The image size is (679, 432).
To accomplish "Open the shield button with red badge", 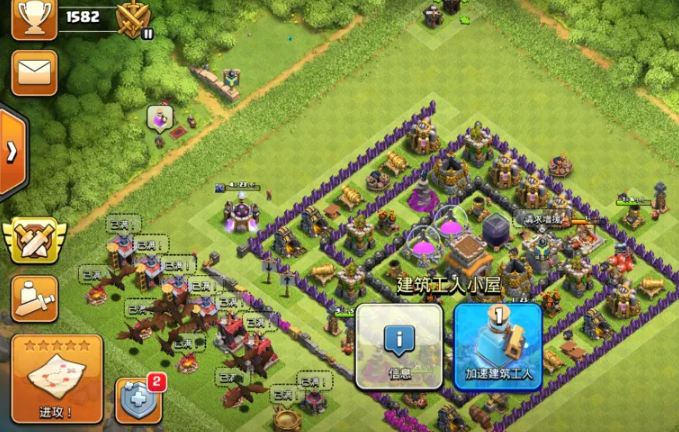I will click(x=138, y=401).
